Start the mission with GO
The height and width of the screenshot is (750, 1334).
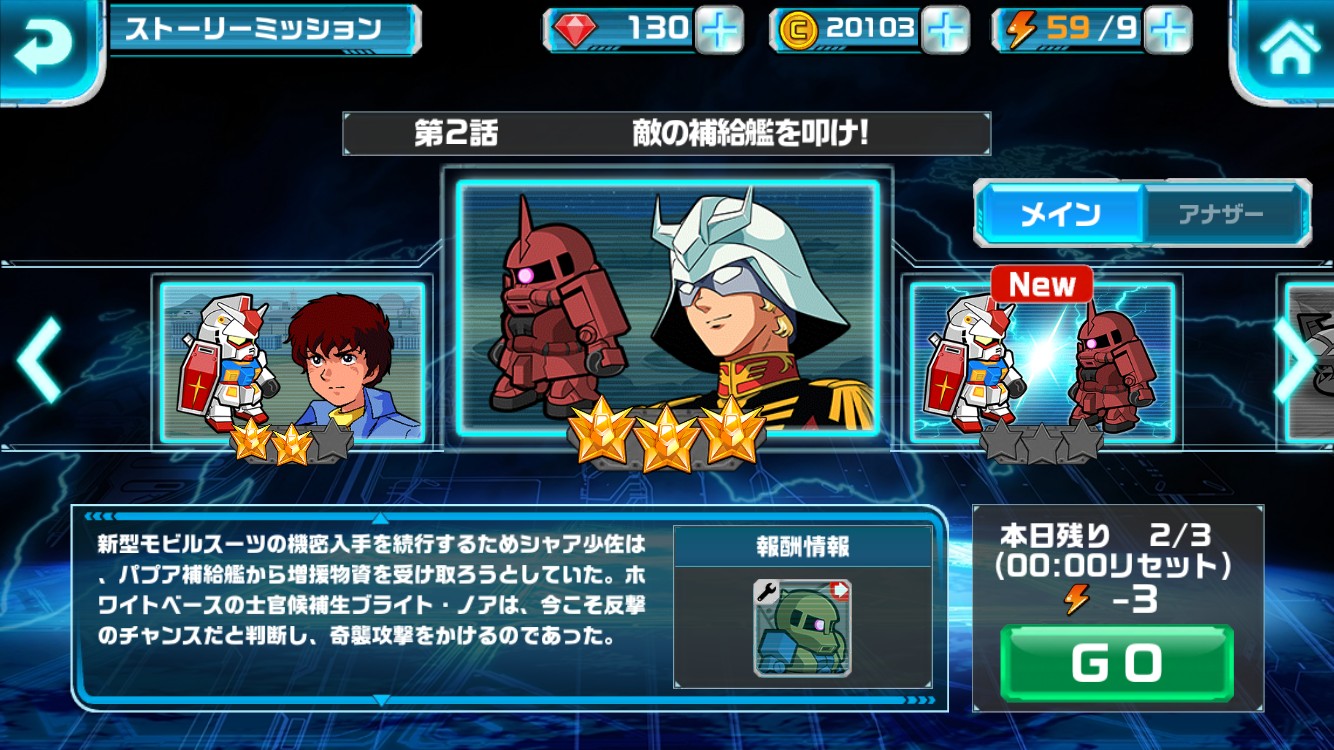[x=1116, y=663]
